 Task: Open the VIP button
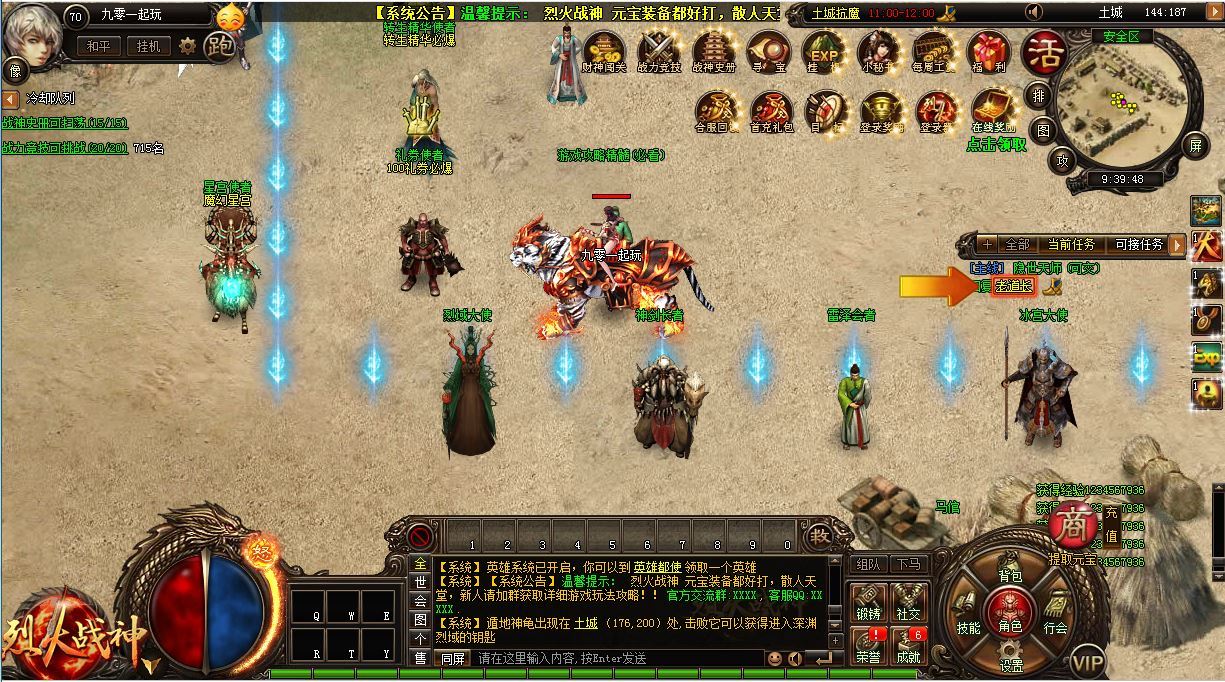pyautogui.click(x=1088, y=661)
